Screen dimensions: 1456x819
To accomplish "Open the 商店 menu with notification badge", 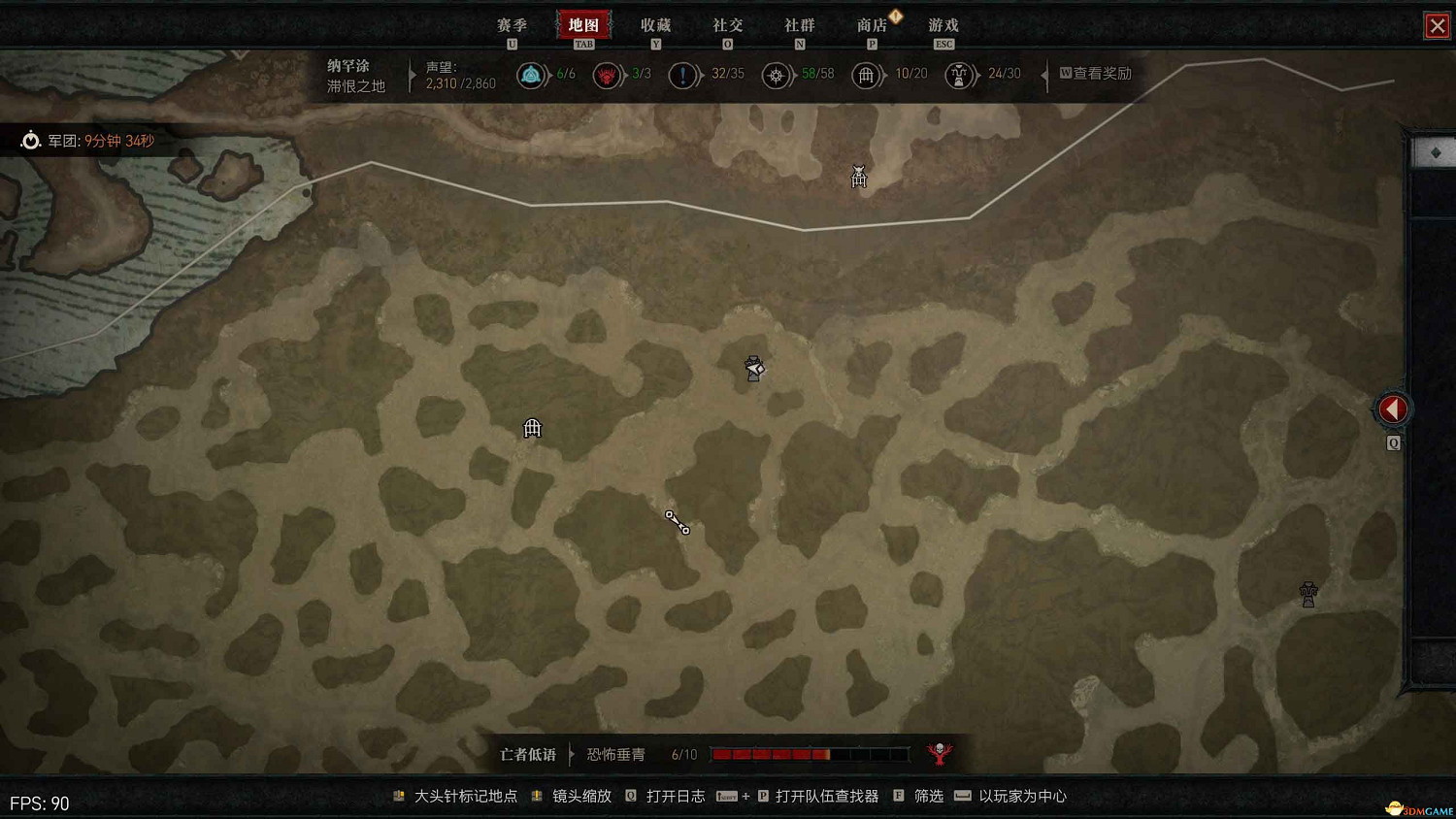I will pos(872,25).
